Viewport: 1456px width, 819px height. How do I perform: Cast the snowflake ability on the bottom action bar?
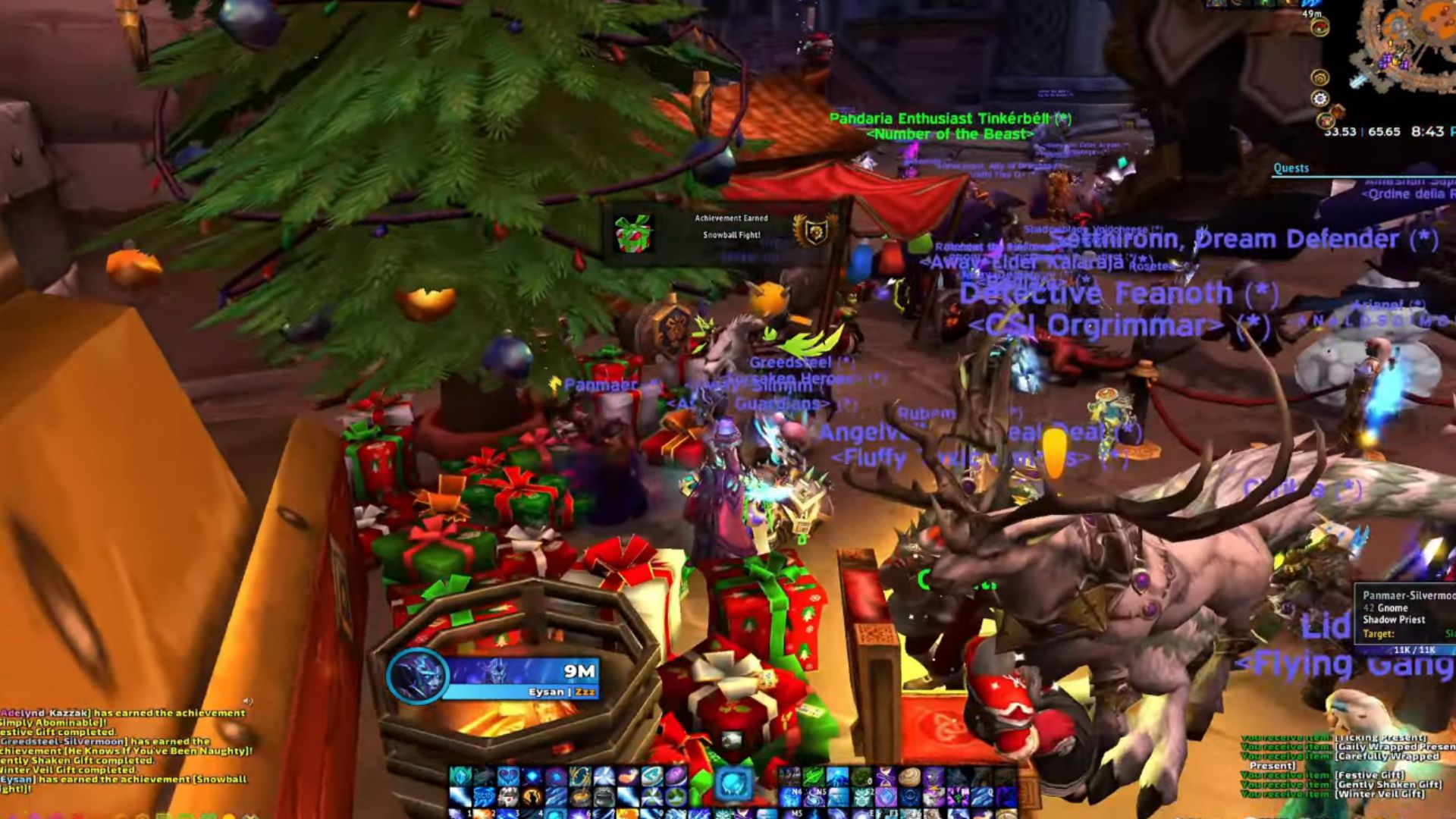723,814
